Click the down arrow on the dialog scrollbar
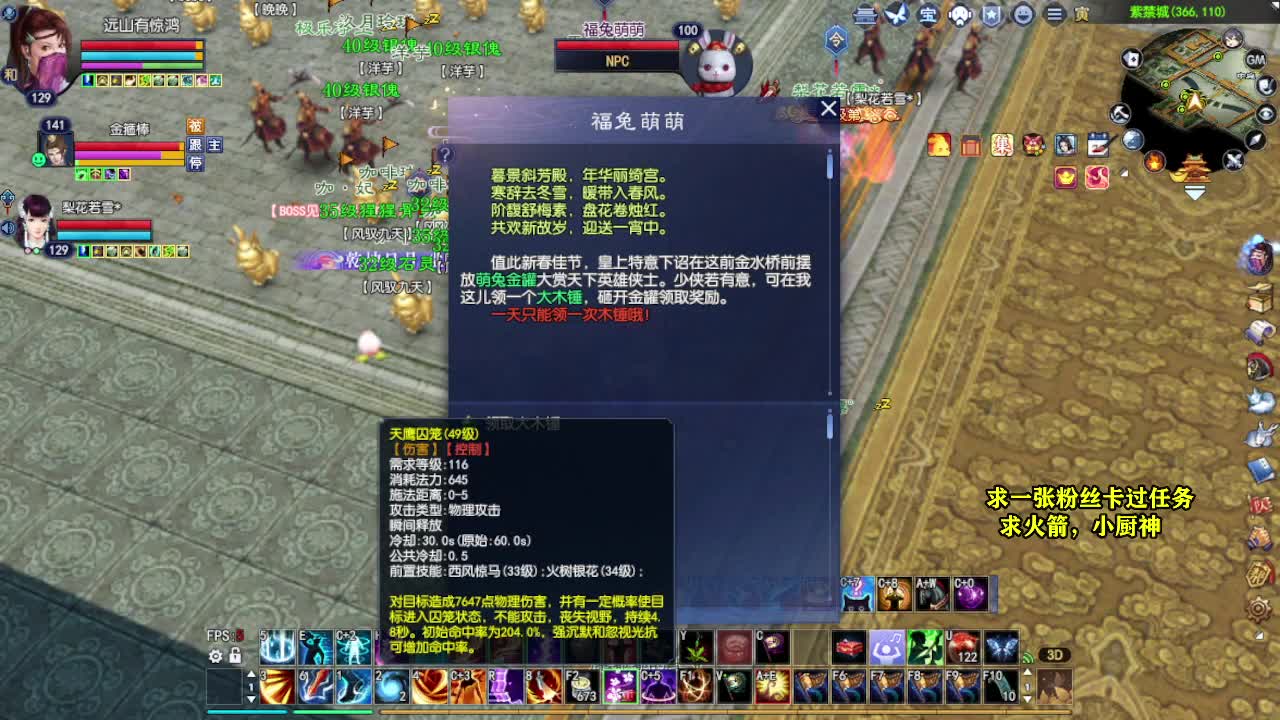Viewport: 1280px width, 720px height. tap(830, 393)
